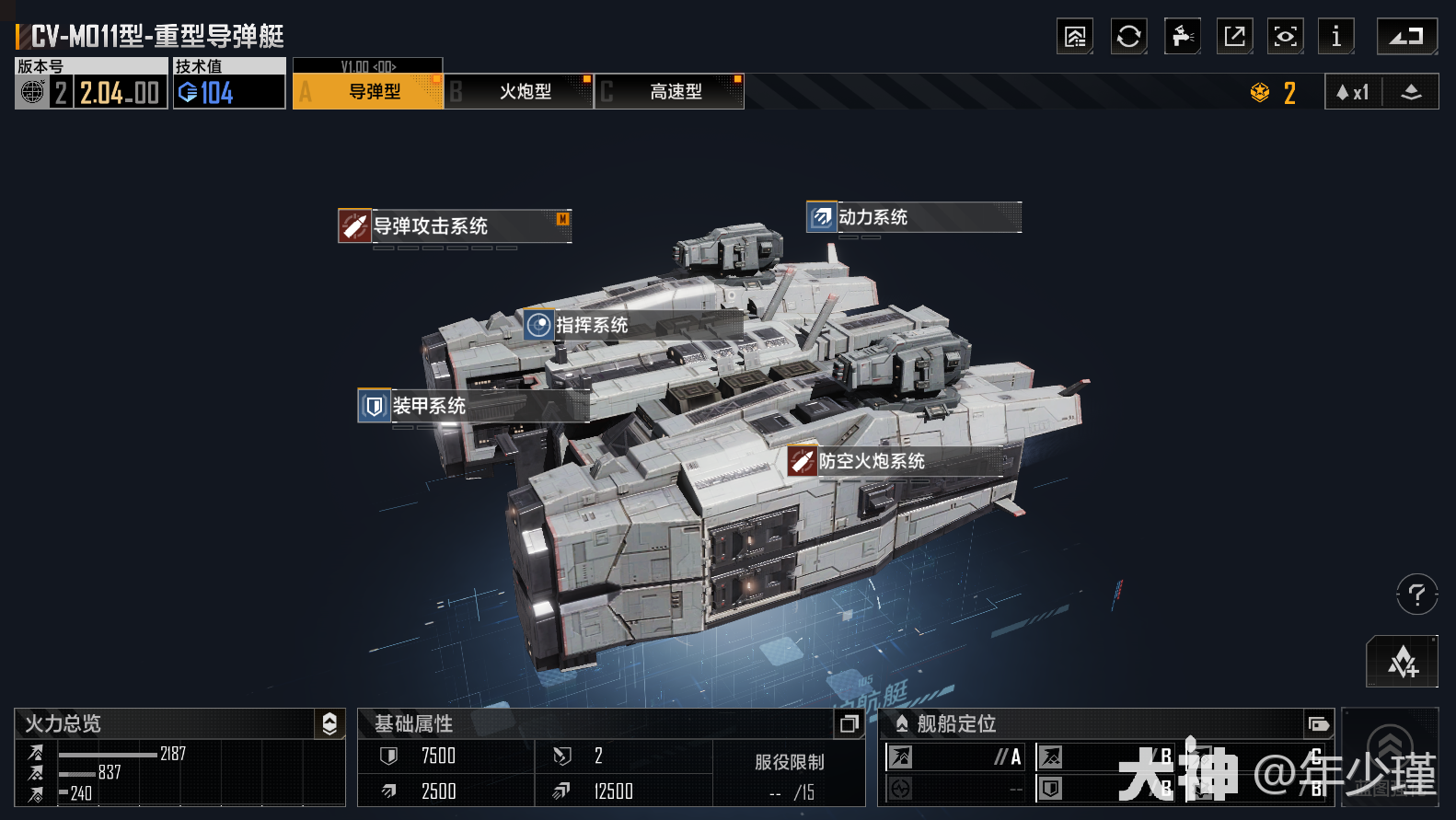Expand the upgrade multiplier x1 selector
Viewport: 1456px width, 820px height.
pyautogui.click(x=1352, y=91)
